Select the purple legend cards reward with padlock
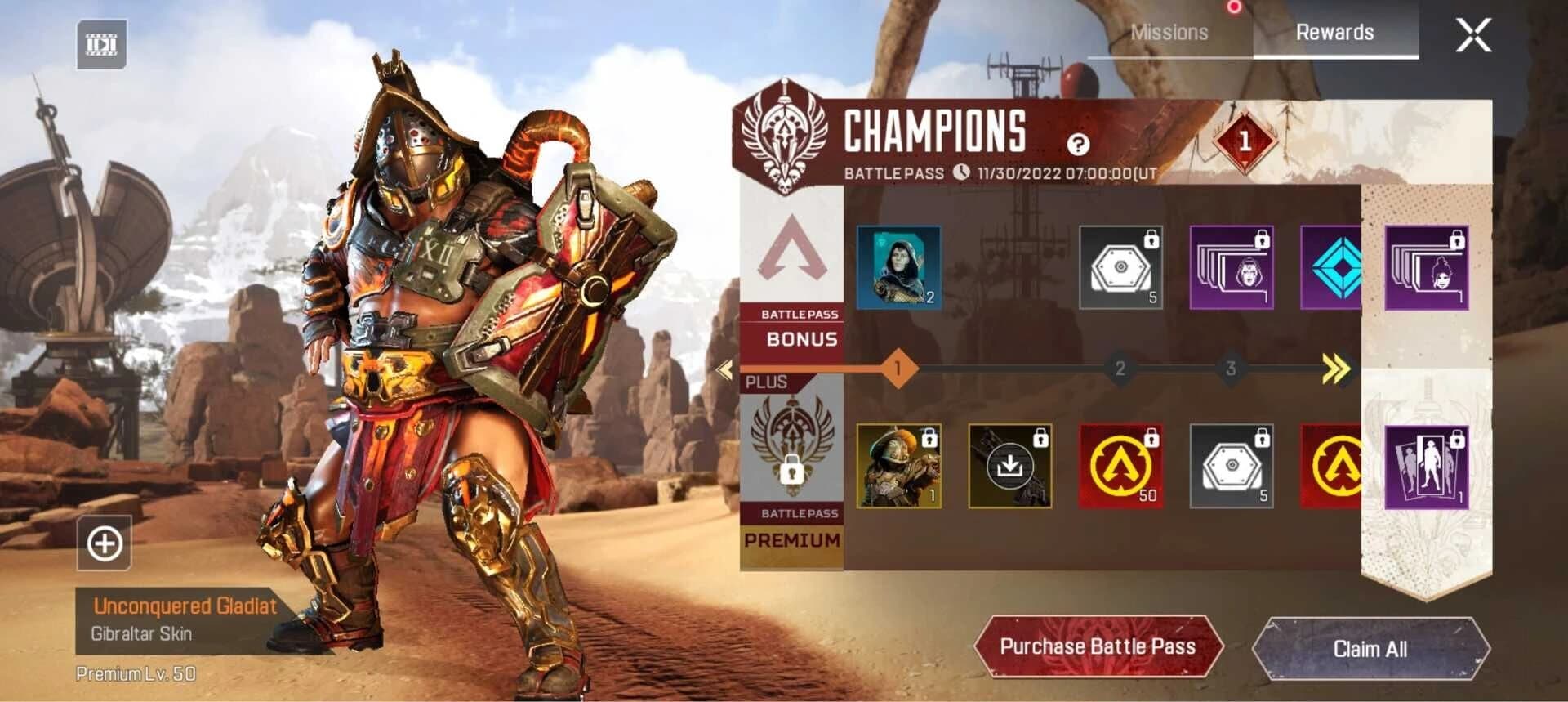Image resolution: width=1568 pixels, height=702 pixels. (1232, 268)
